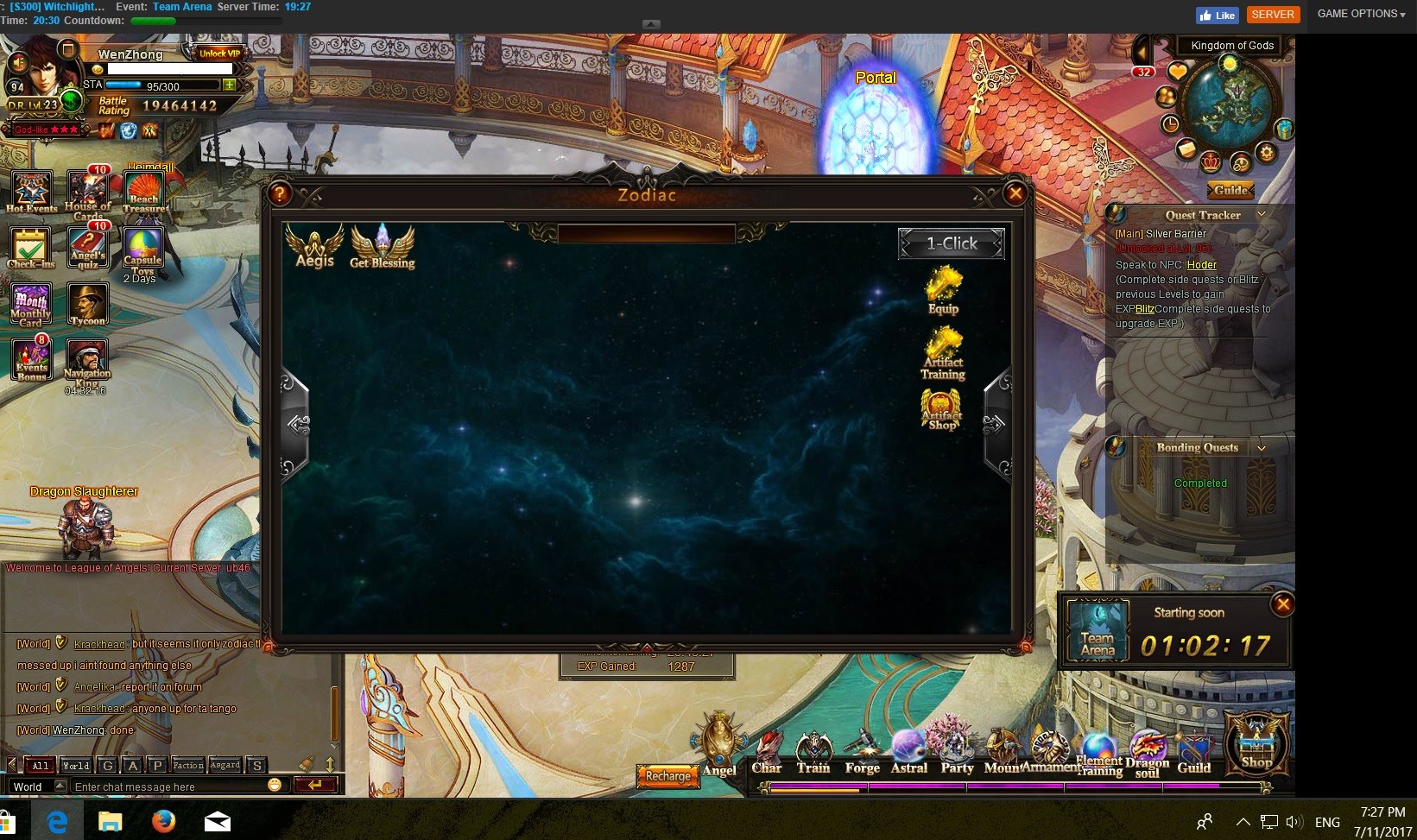Viewport: 1417px width, 840px height.
Task: Close the Zodiac window
Action: pos(1015,193)
